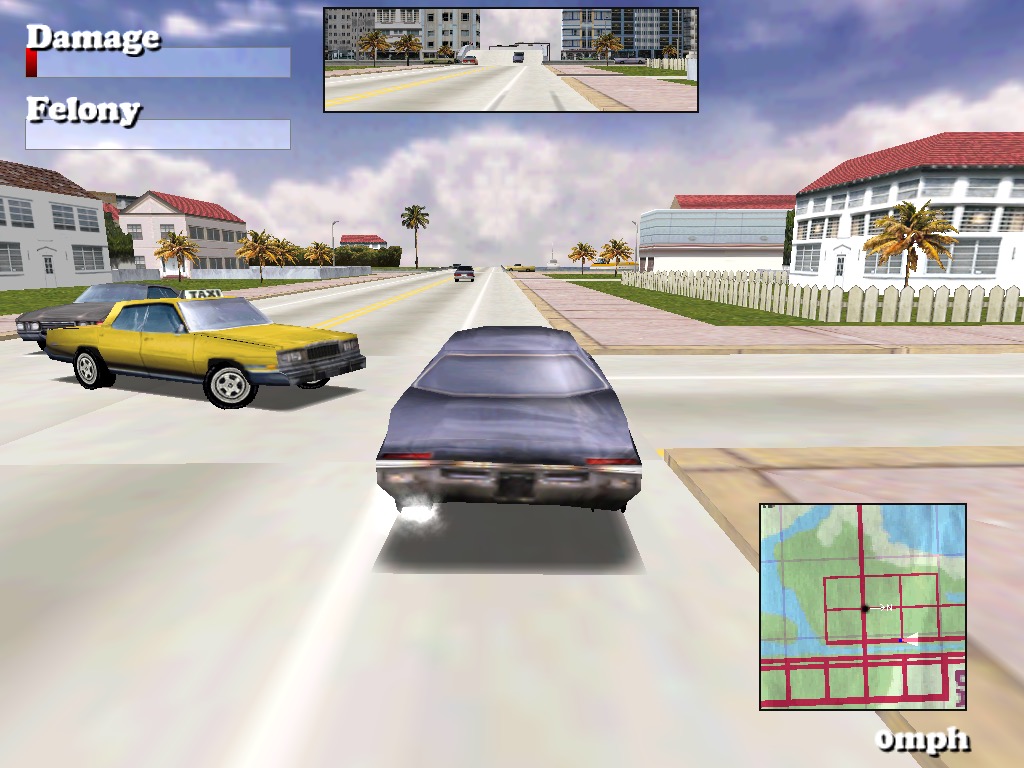The width and height of the screenshot is (1024, 768).
Task: Click the city minimap
Action: tap(862, 606)
